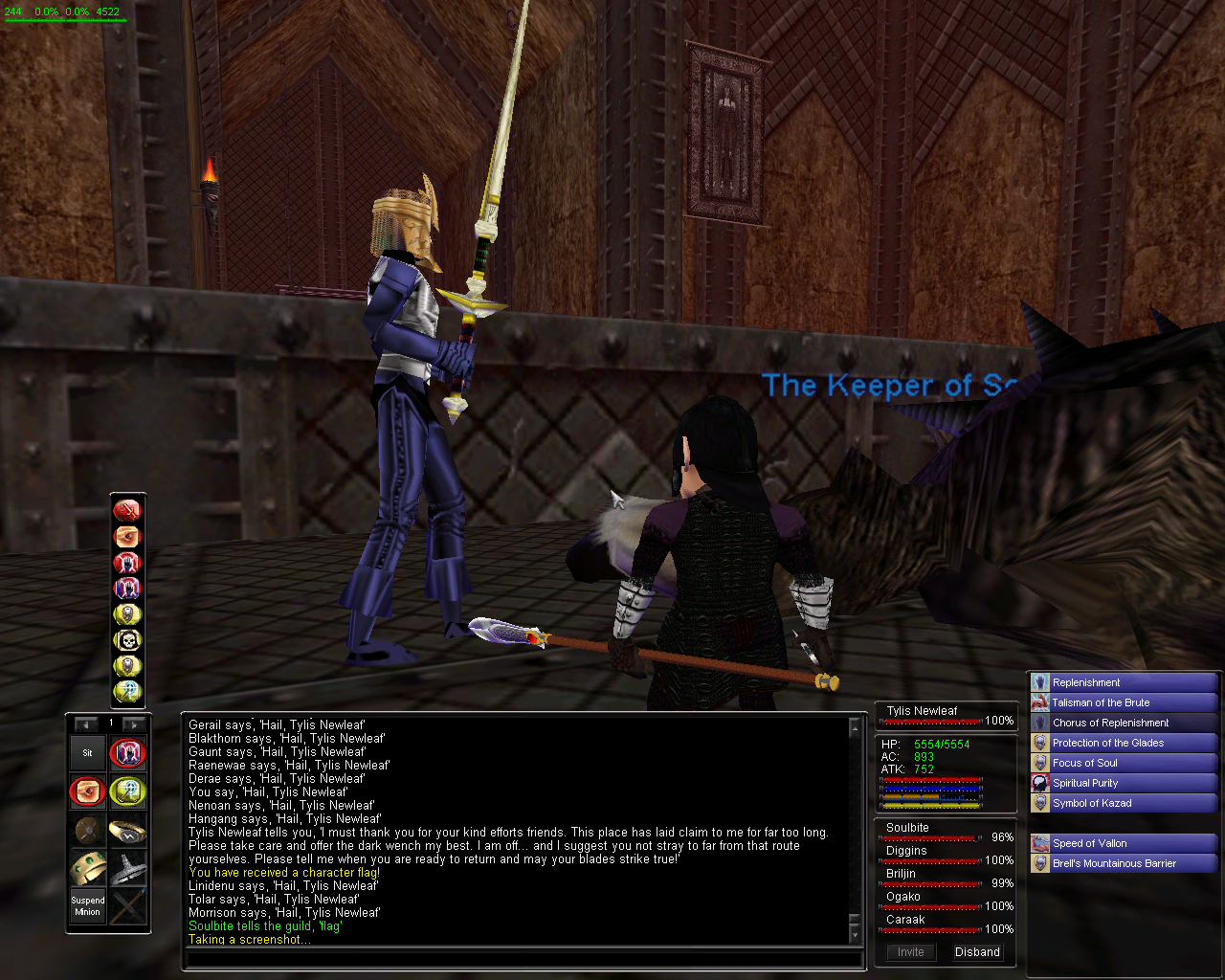1225x980 pixels.
Task: Focus the chat text entry line
Action: (x=522, y=959)
